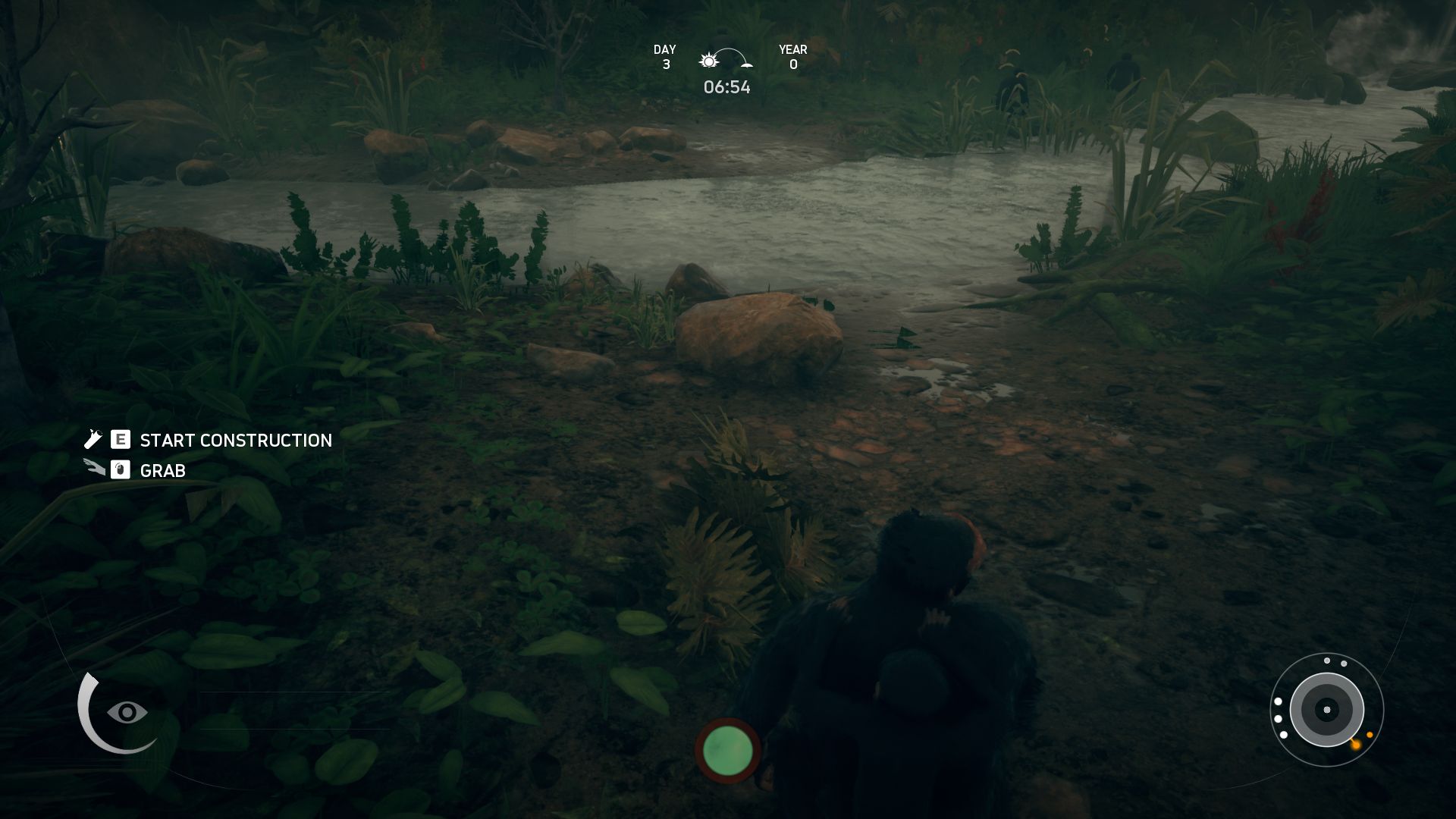Open the circular neuronal energy dial

1326,711
